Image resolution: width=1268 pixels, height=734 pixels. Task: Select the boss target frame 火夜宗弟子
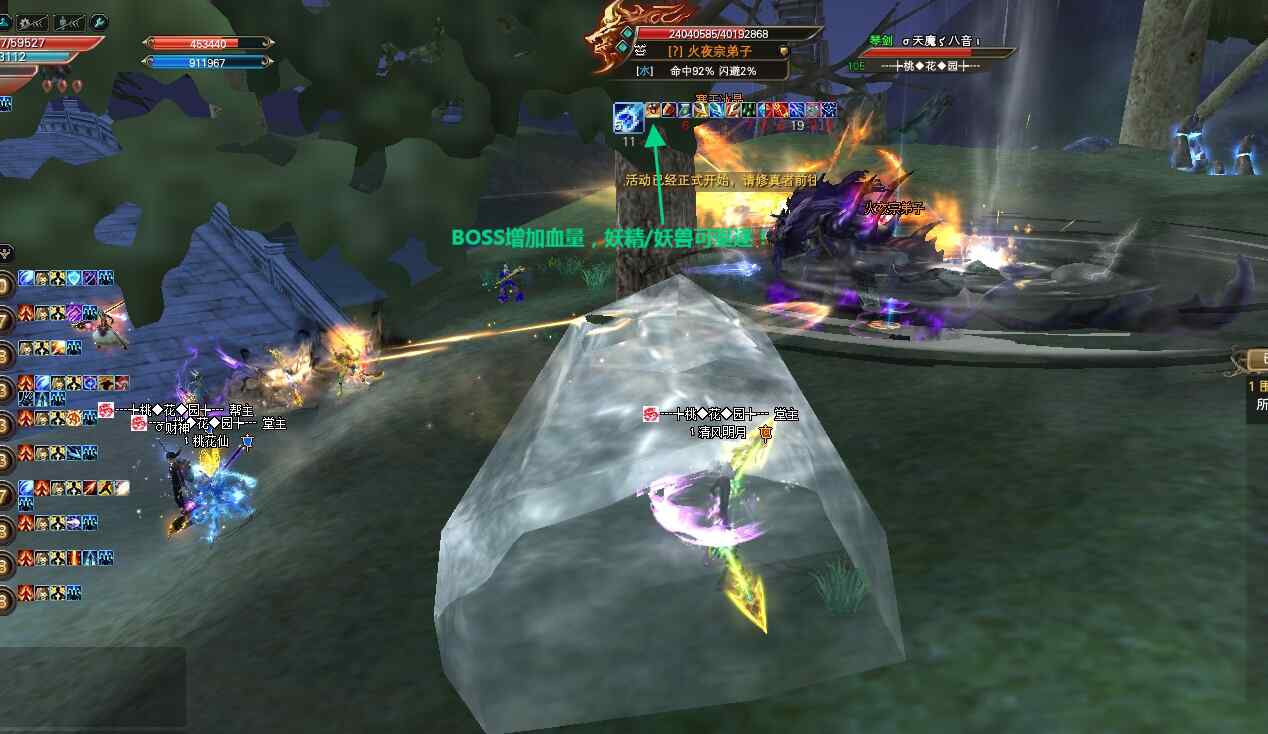711,51
